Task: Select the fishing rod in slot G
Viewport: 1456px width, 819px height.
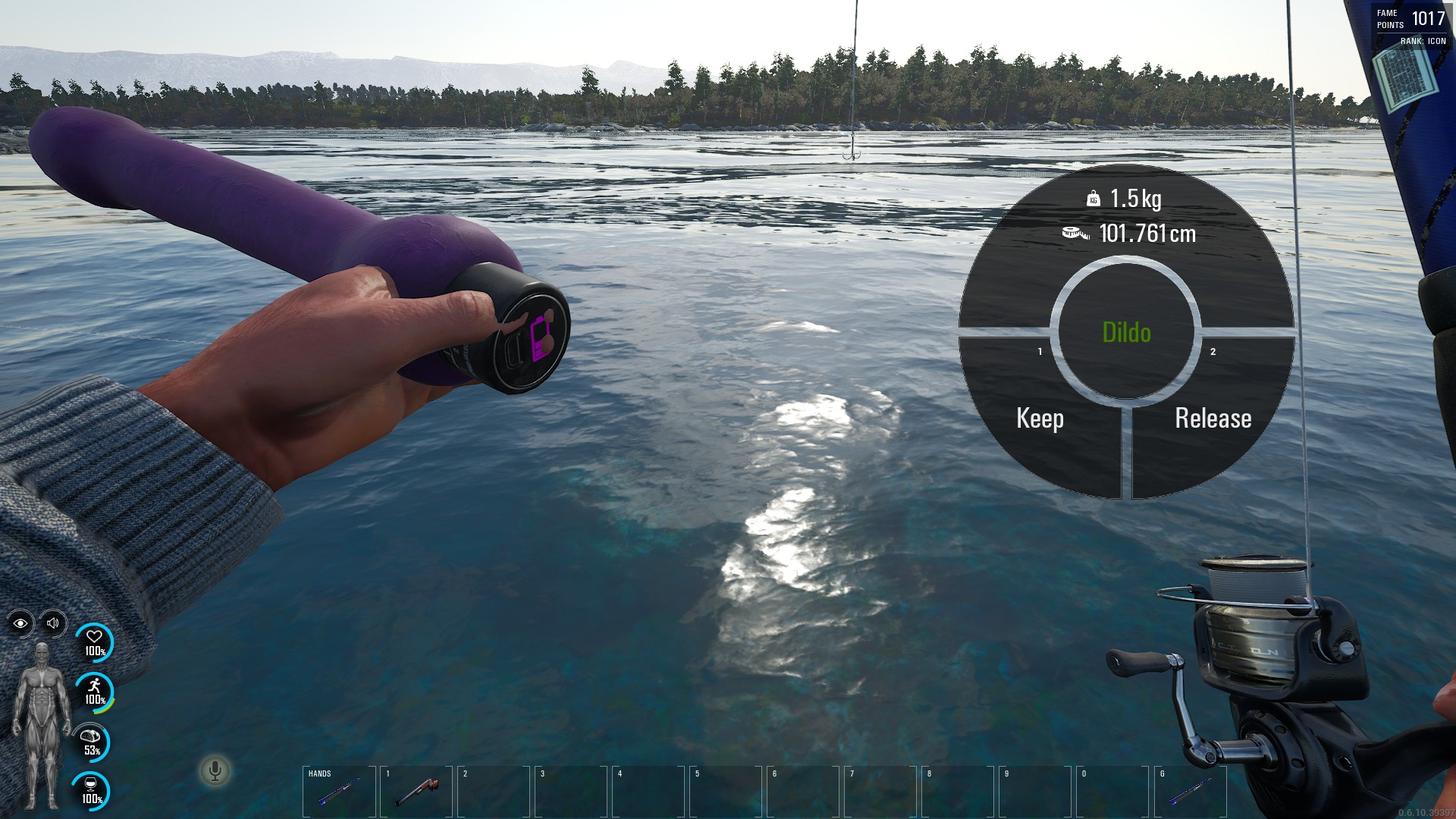Action: click(1190, 792)
